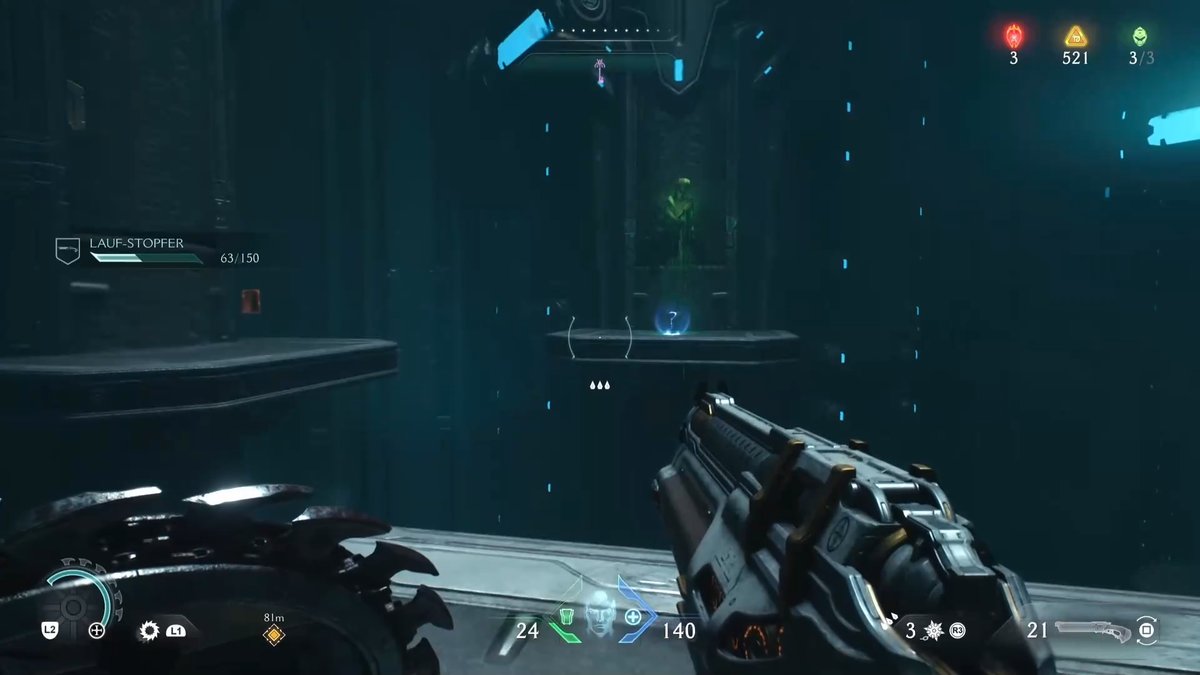Click the yellow triangle points icon
The width and height of the screenshot is (1200, 675).
click(x=1075, y=37)
